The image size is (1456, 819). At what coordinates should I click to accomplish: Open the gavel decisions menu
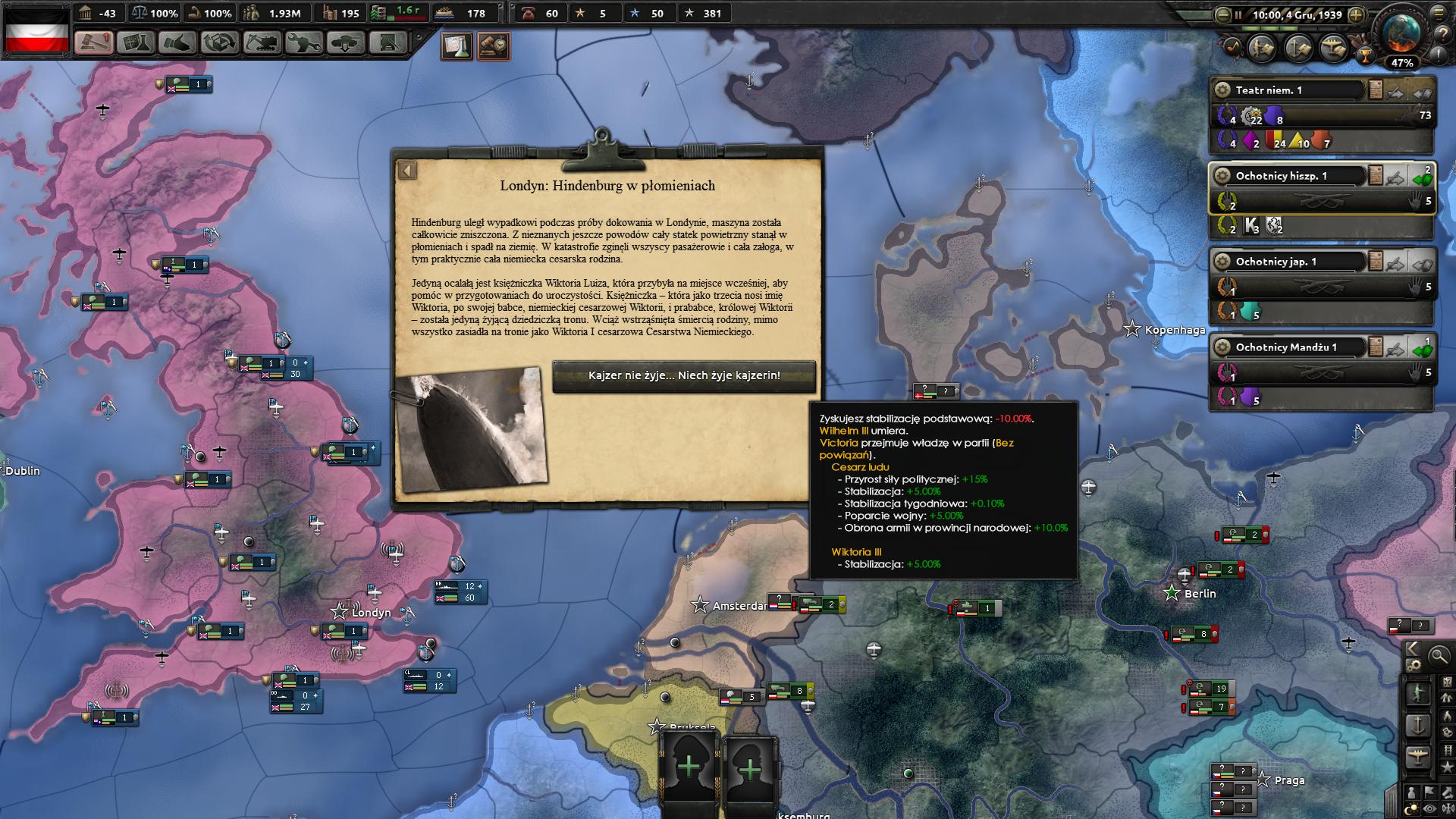tap(94, 42)
